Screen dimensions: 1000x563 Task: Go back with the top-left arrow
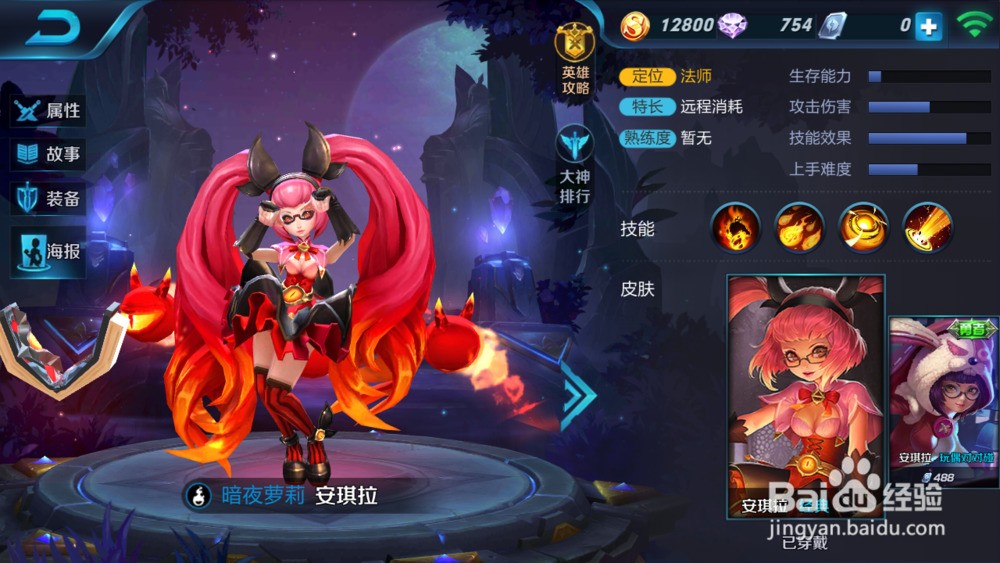click(52, 29)
